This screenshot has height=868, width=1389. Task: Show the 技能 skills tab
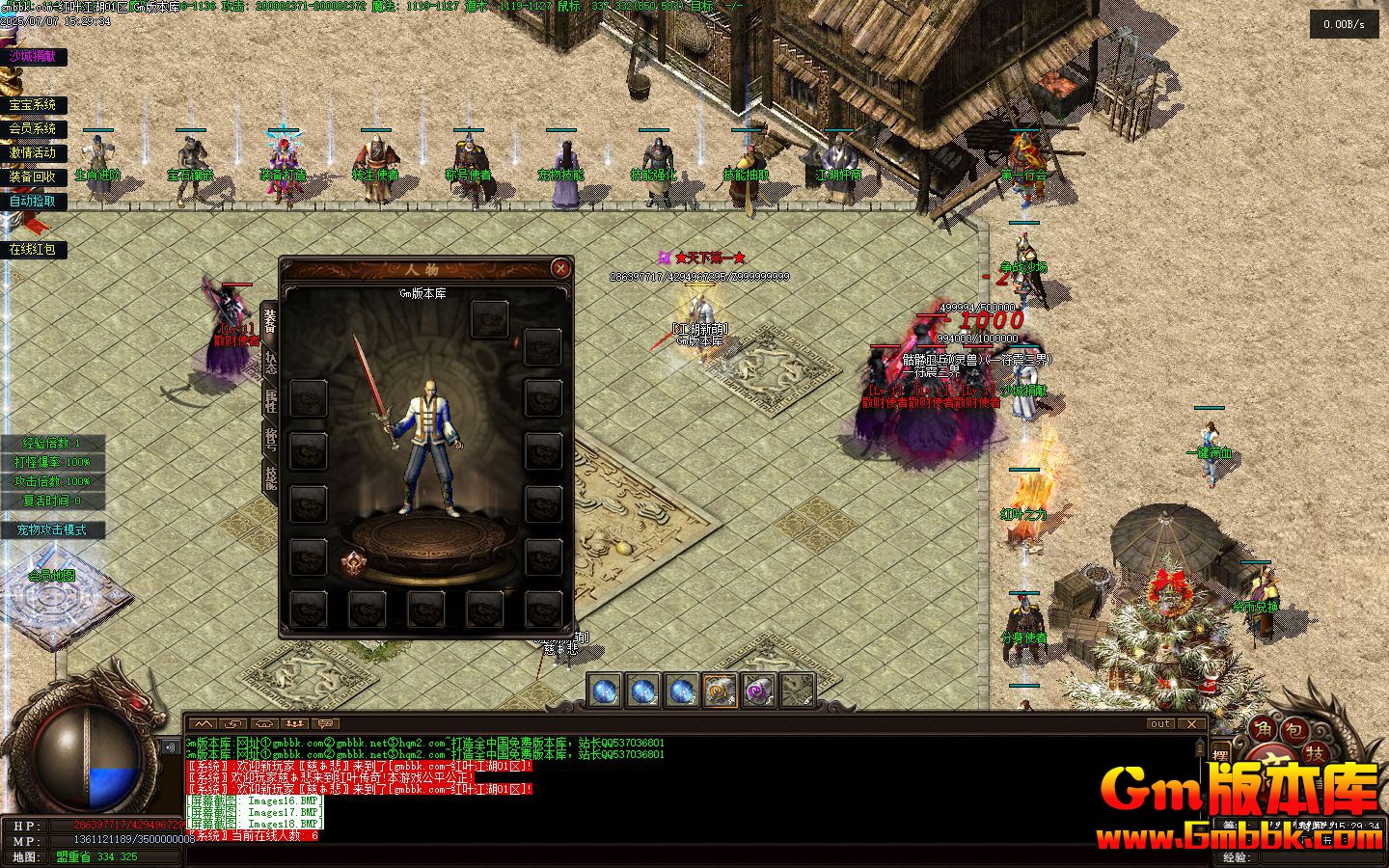coord(270,475)
